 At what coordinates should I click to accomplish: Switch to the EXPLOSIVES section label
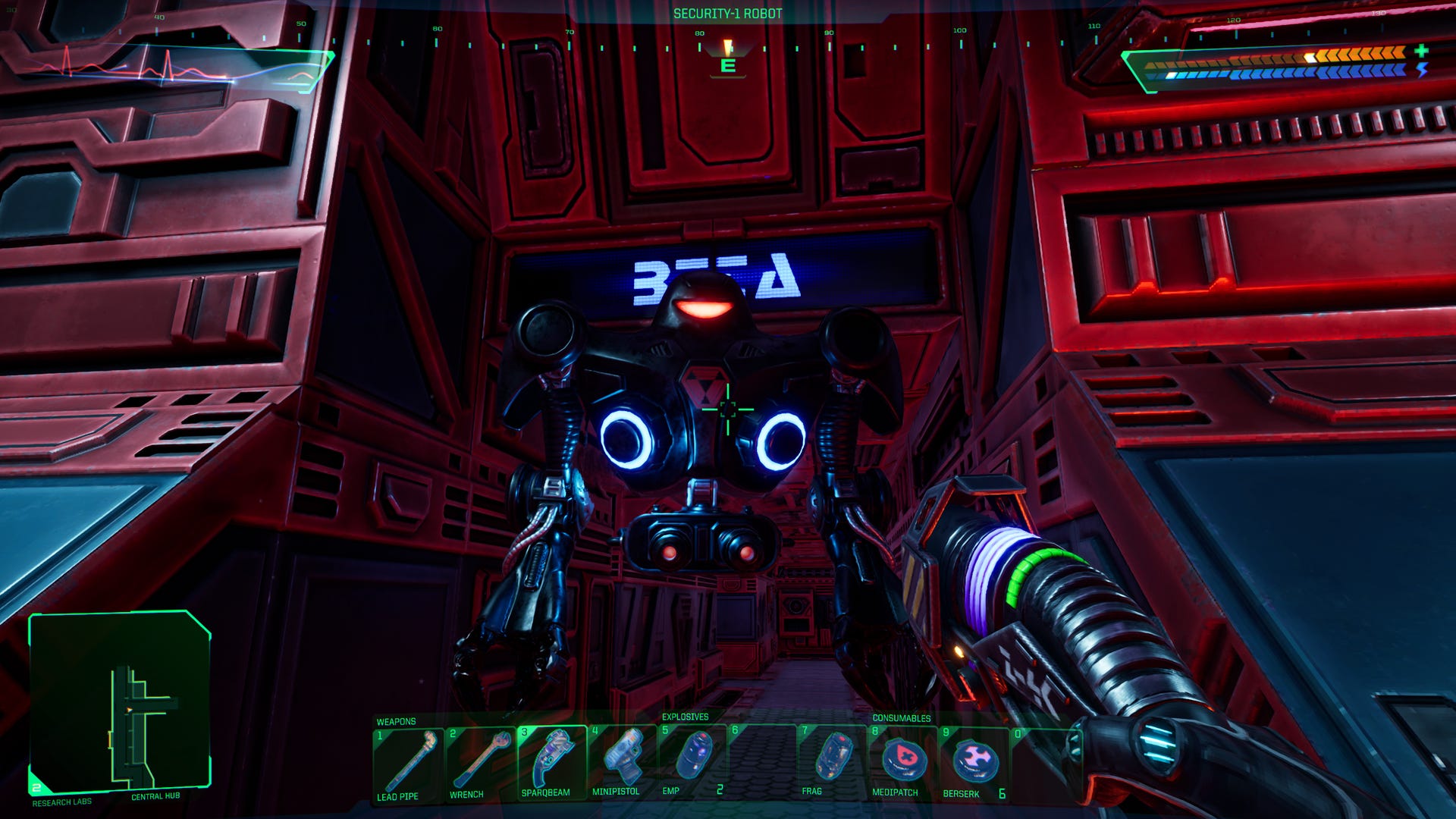686,717
